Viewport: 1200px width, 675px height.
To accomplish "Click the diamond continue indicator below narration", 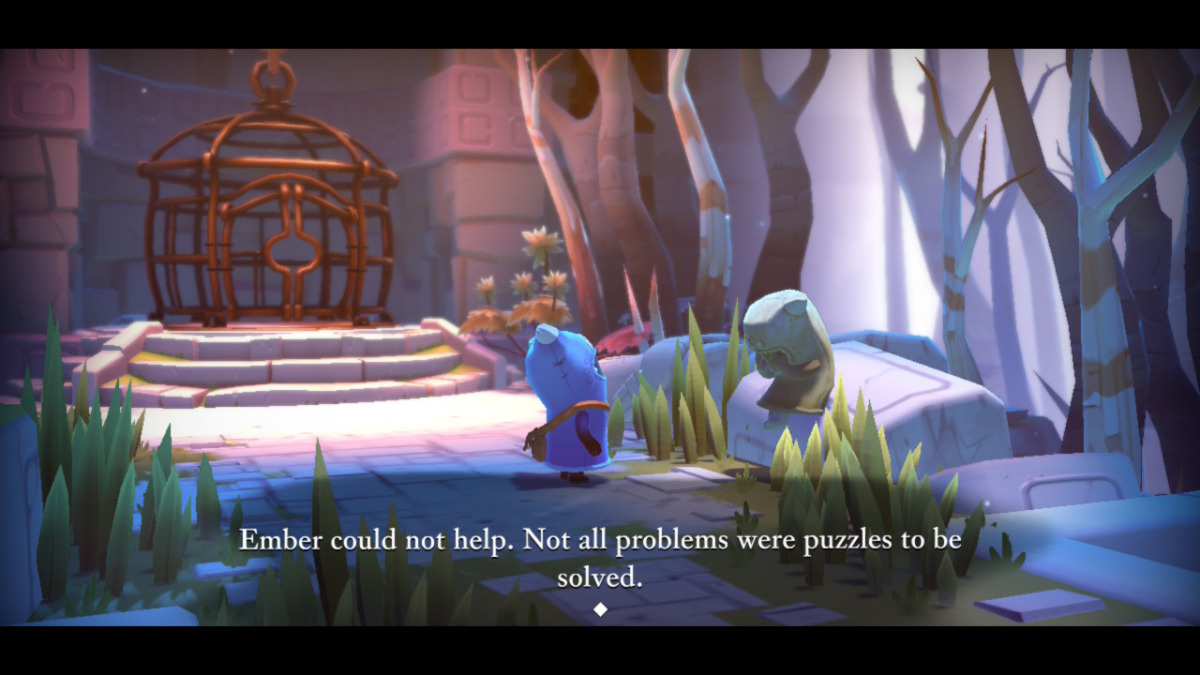I will (x=600, y=609).
